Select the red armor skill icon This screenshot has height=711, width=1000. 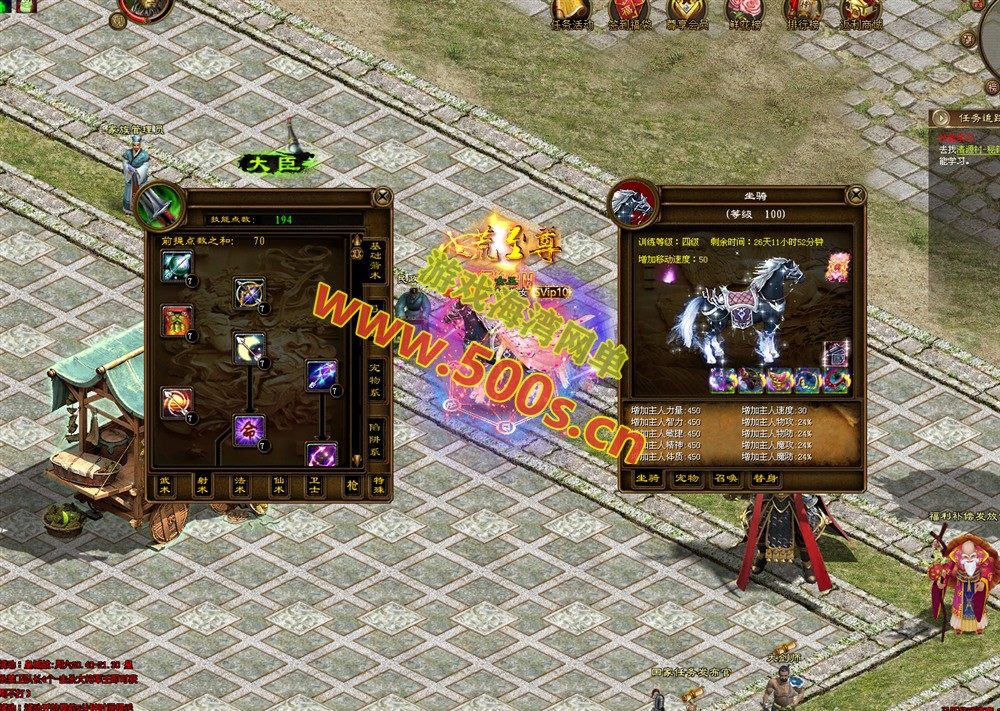tap(177, 320)
